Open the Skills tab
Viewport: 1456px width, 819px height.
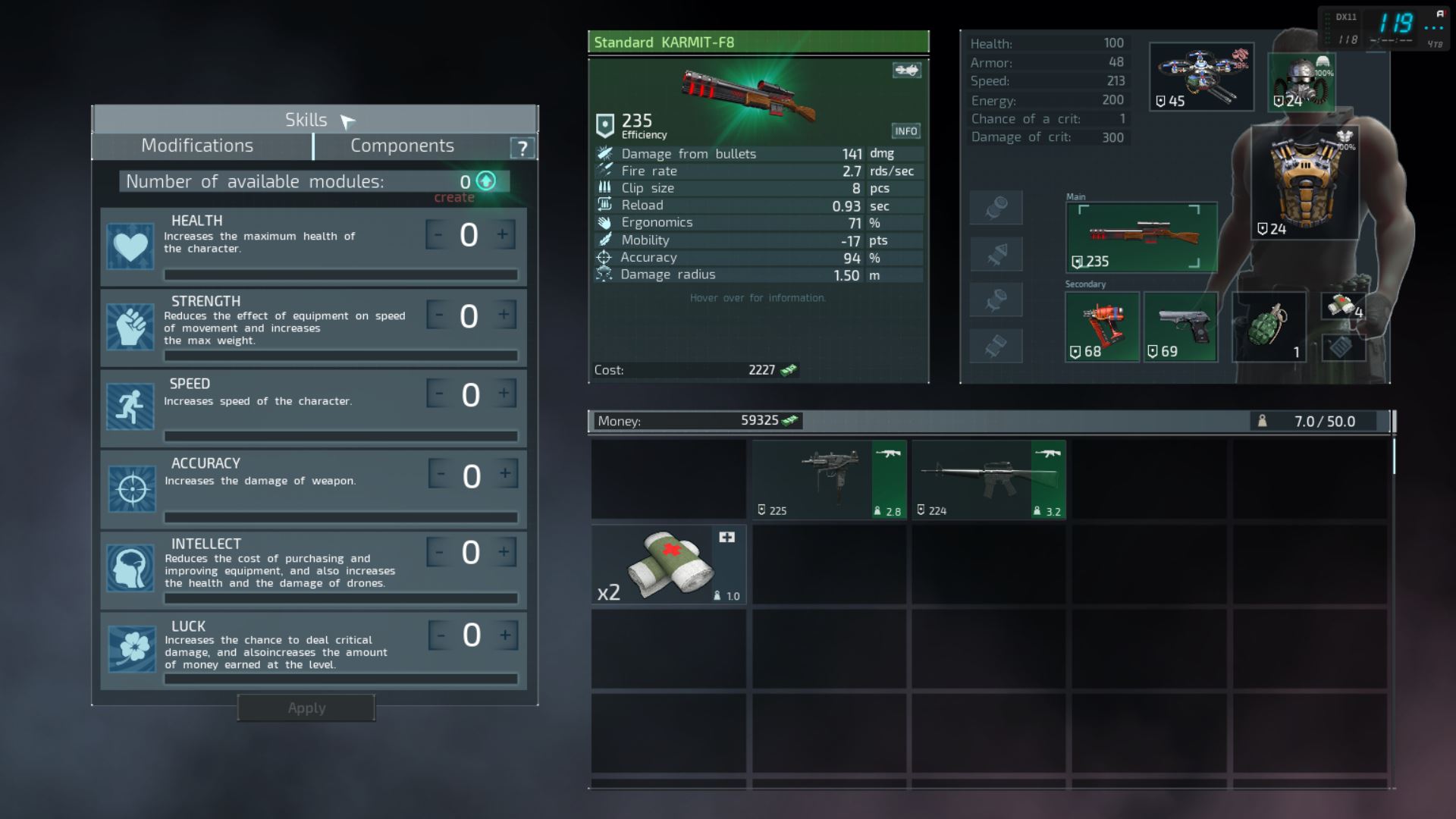(x=306, y=120)
